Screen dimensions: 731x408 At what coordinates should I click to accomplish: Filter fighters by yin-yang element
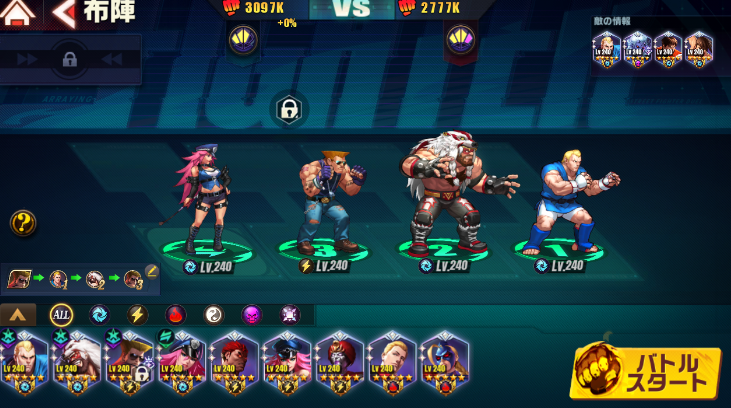pos(214,315)
